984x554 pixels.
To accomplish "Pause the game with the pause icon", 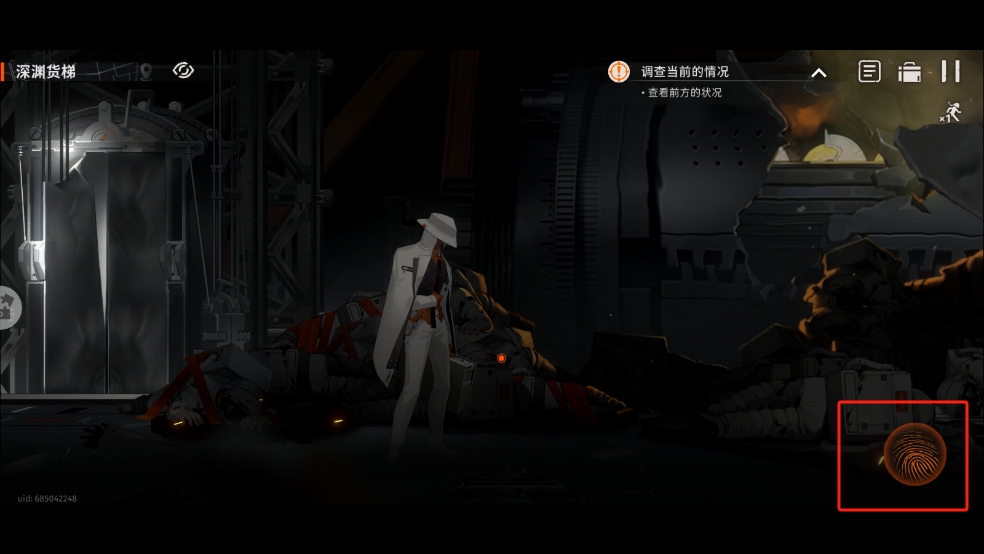I will click(x=950, y=71).
